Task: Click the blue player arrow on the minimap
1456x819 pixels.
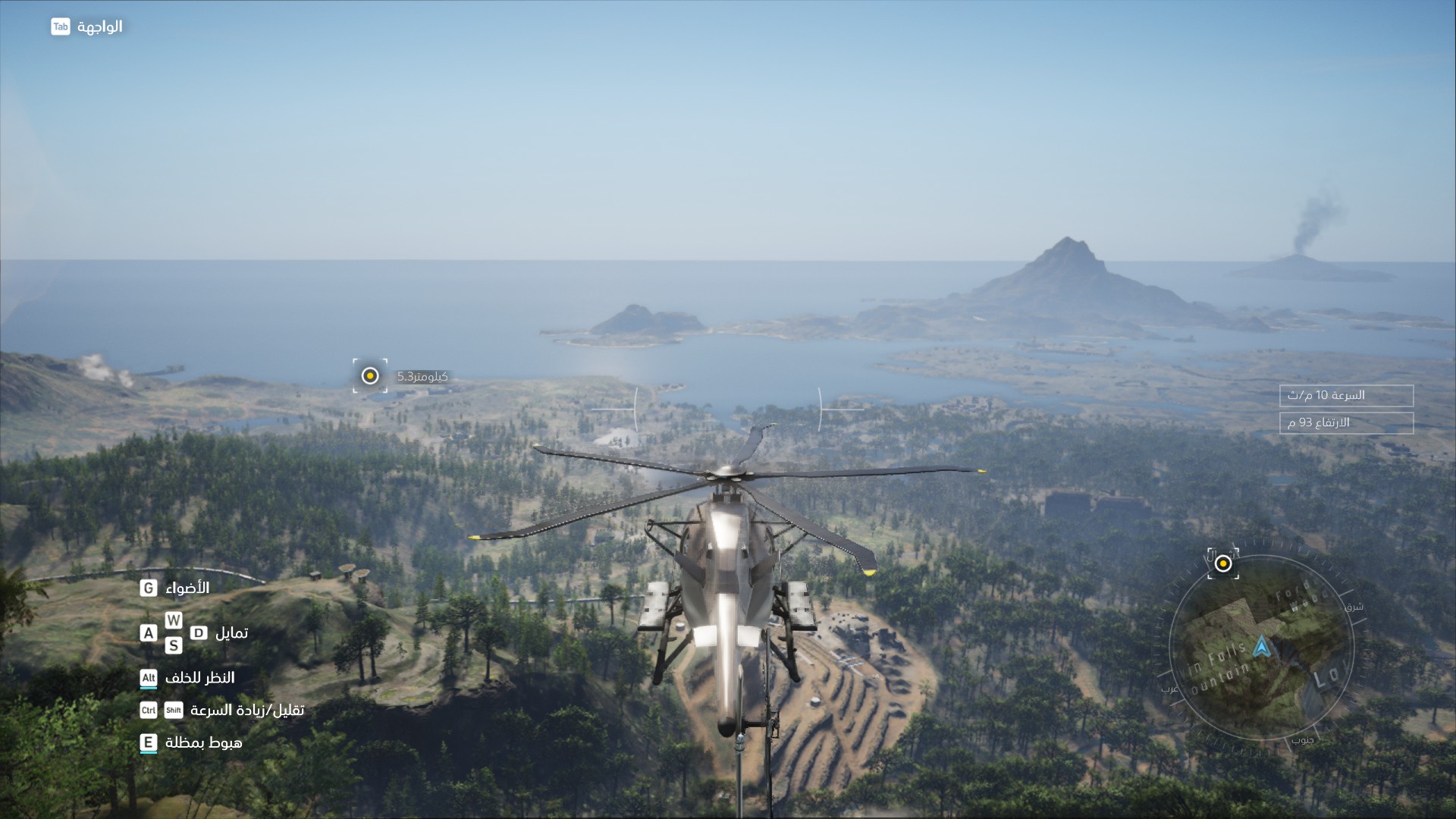Action: pyautogui.click(x=1260, y=647)
